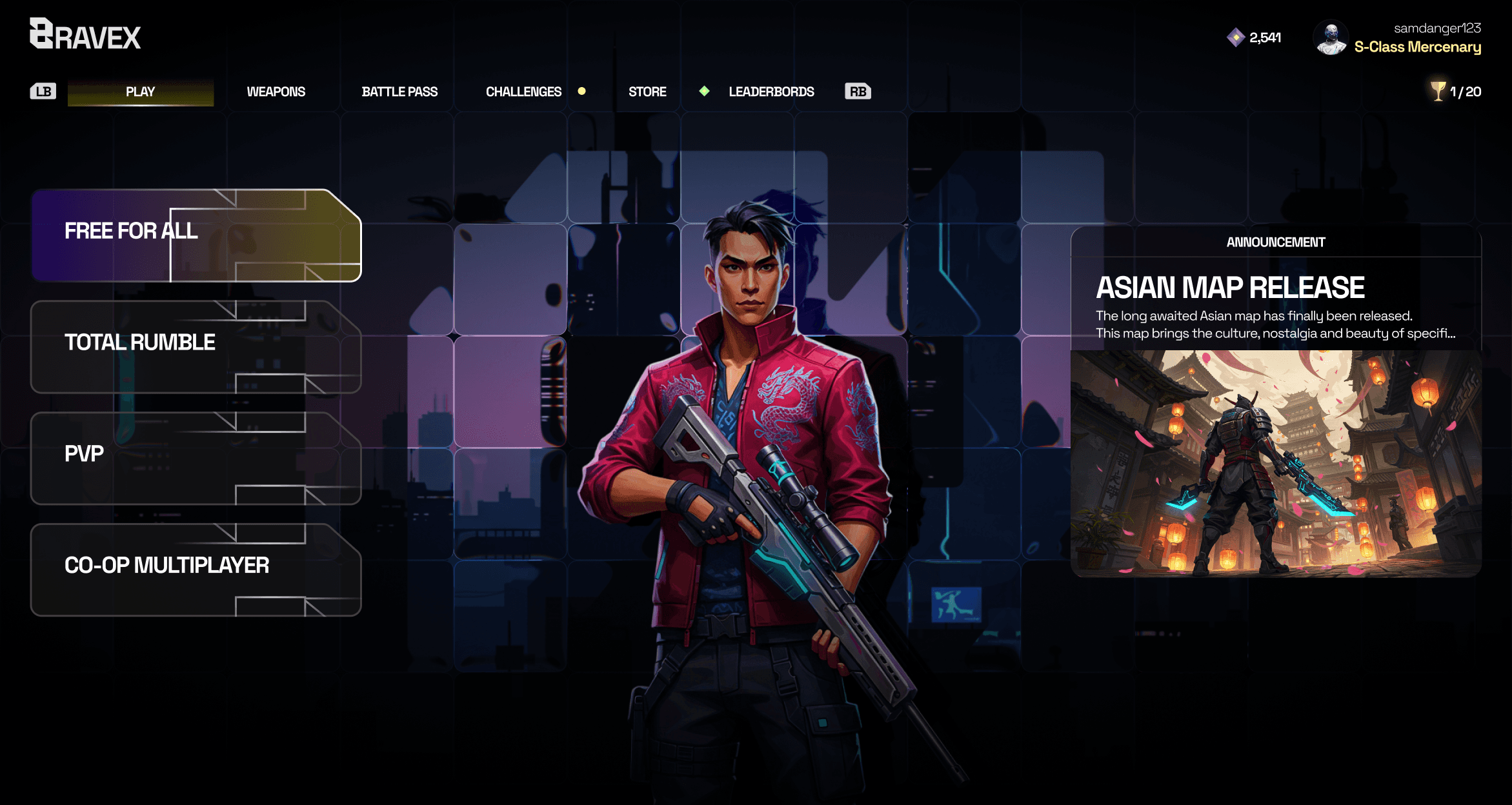This screenshot has height=805, width=1512.
Task: Open the Asian Map Release announcement
Action: coord(1229,288)
